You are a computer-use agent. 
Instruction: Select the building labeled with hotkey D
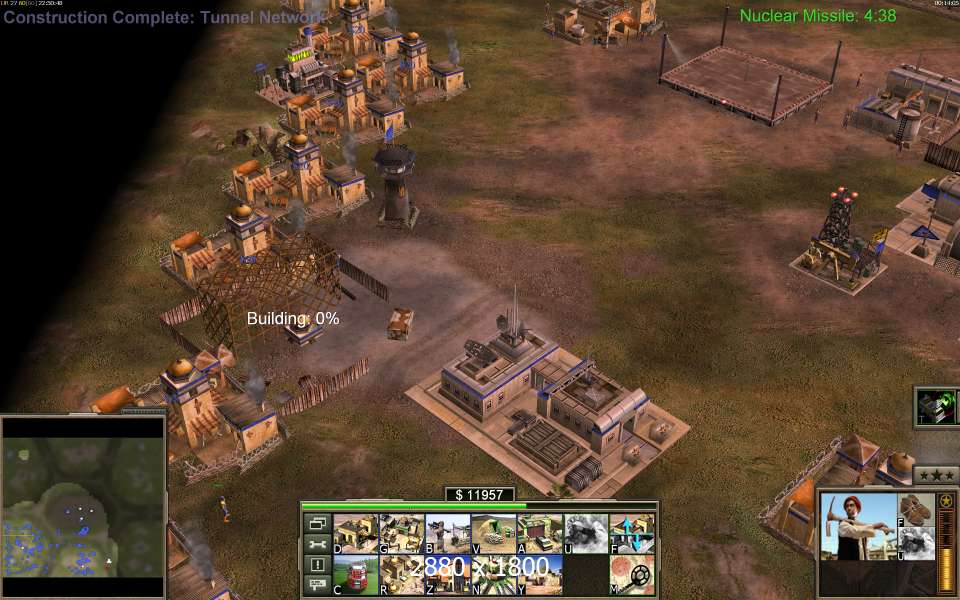(x=355, y=533)
